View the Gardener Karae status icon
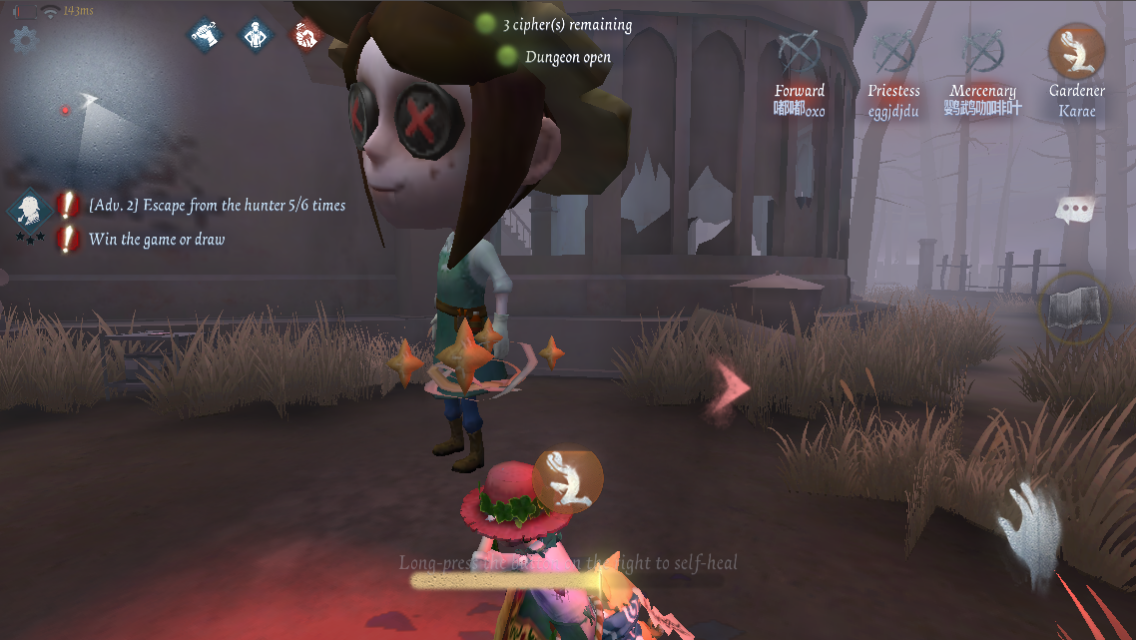Viewport: 1136px width, 640px height. click(x=1076, y=52)
